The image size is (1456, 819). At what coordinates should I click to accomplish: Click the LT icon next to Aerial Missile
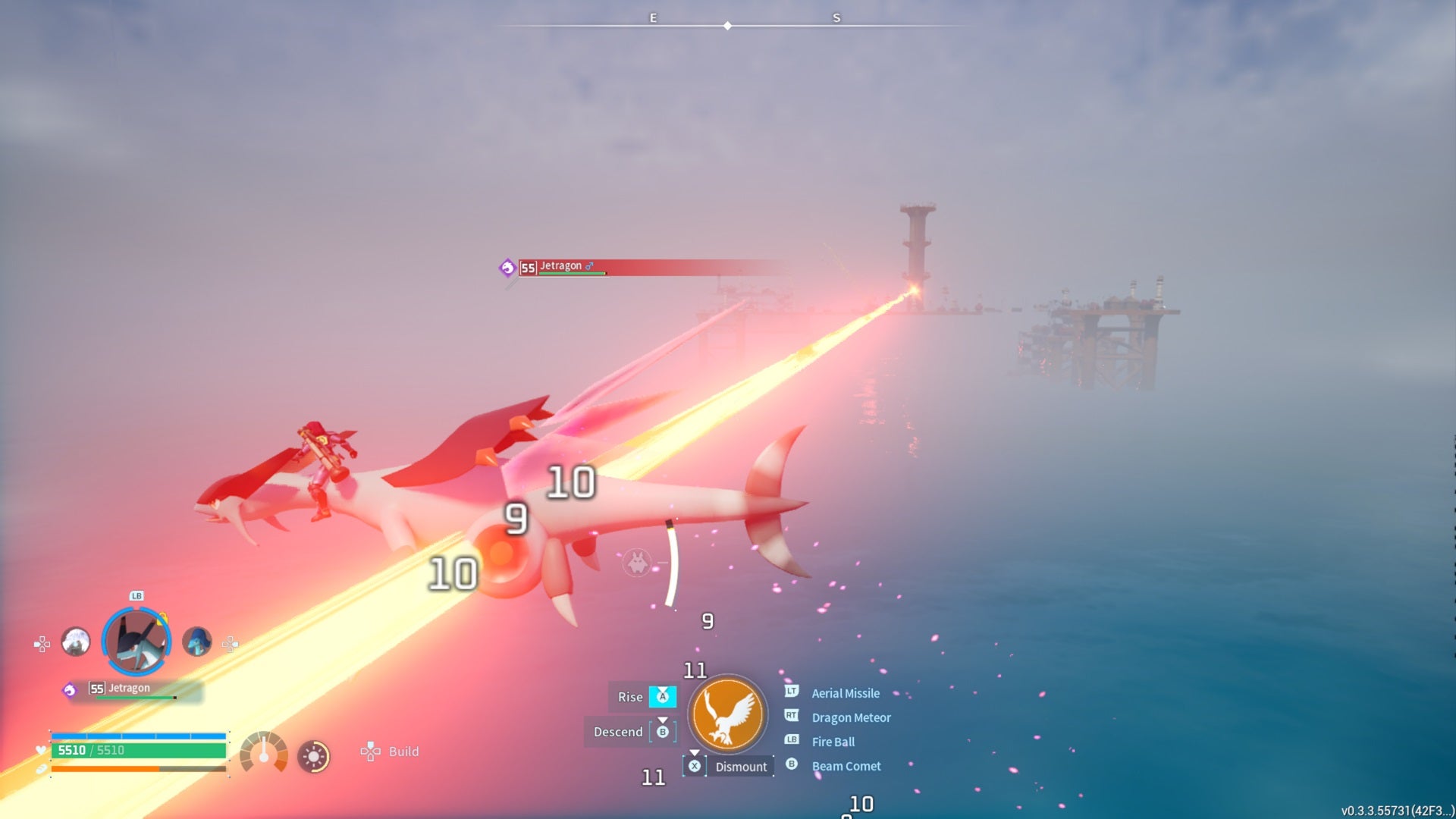pyautogui.click(x=792, y=692)
